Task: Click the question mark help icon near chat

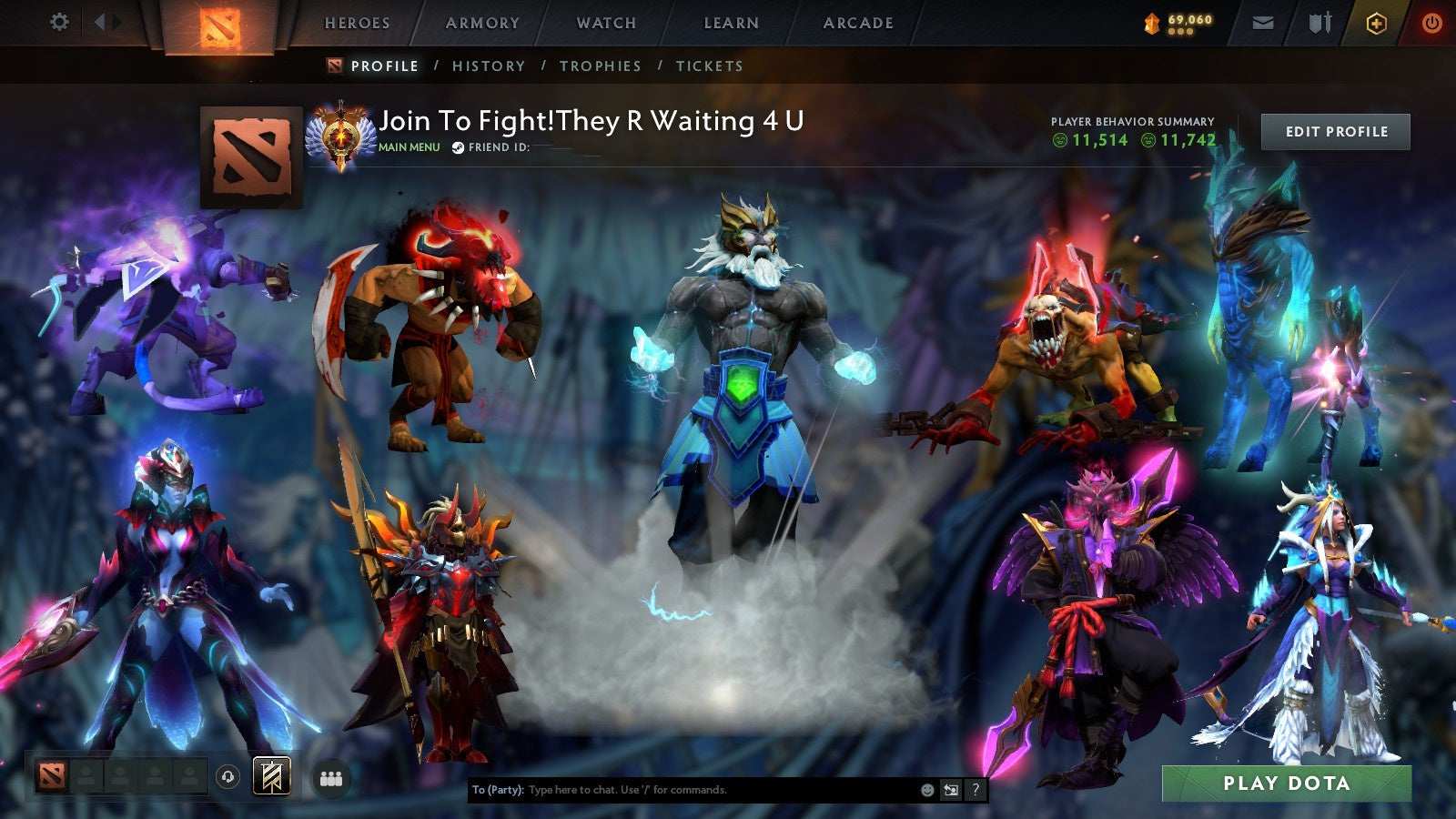Action: (974, 791)
